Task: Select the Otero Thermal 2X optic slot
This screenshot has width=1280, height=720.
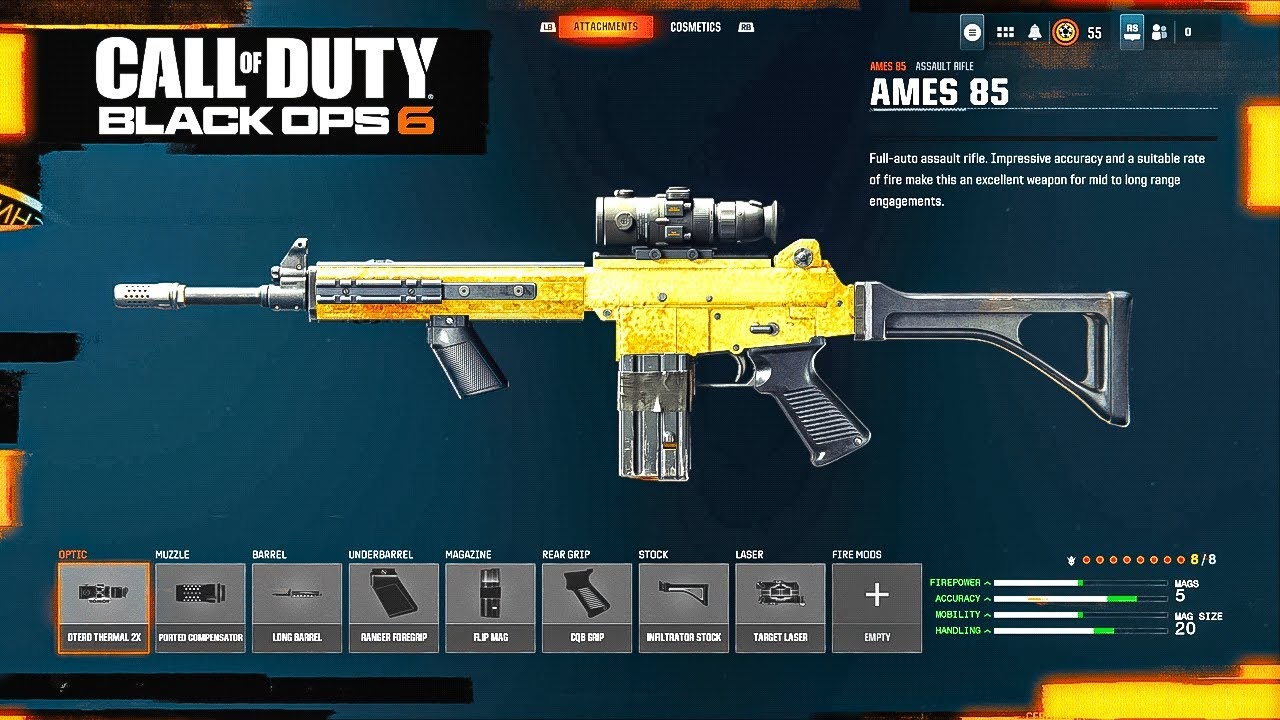Action: coord(103,605)
